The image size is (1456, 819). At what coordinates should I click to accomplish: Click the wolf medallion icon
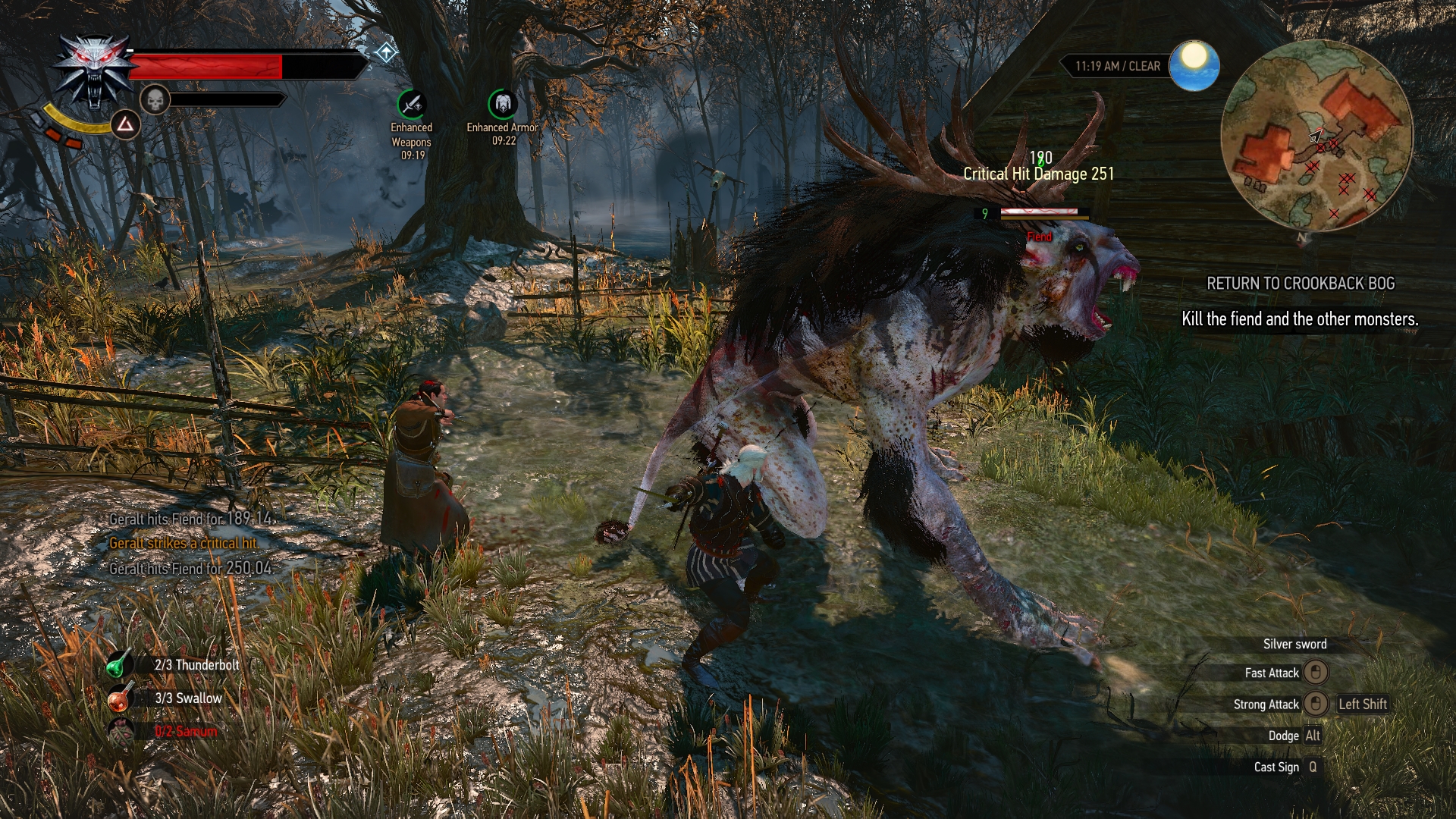click(x=94, y=71)
